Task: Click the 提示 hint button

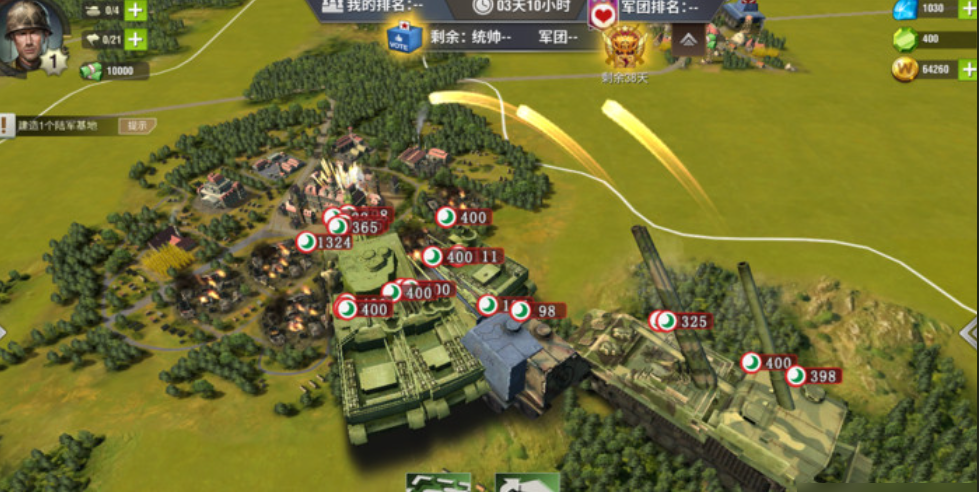Action: click(x=137, y=126)
